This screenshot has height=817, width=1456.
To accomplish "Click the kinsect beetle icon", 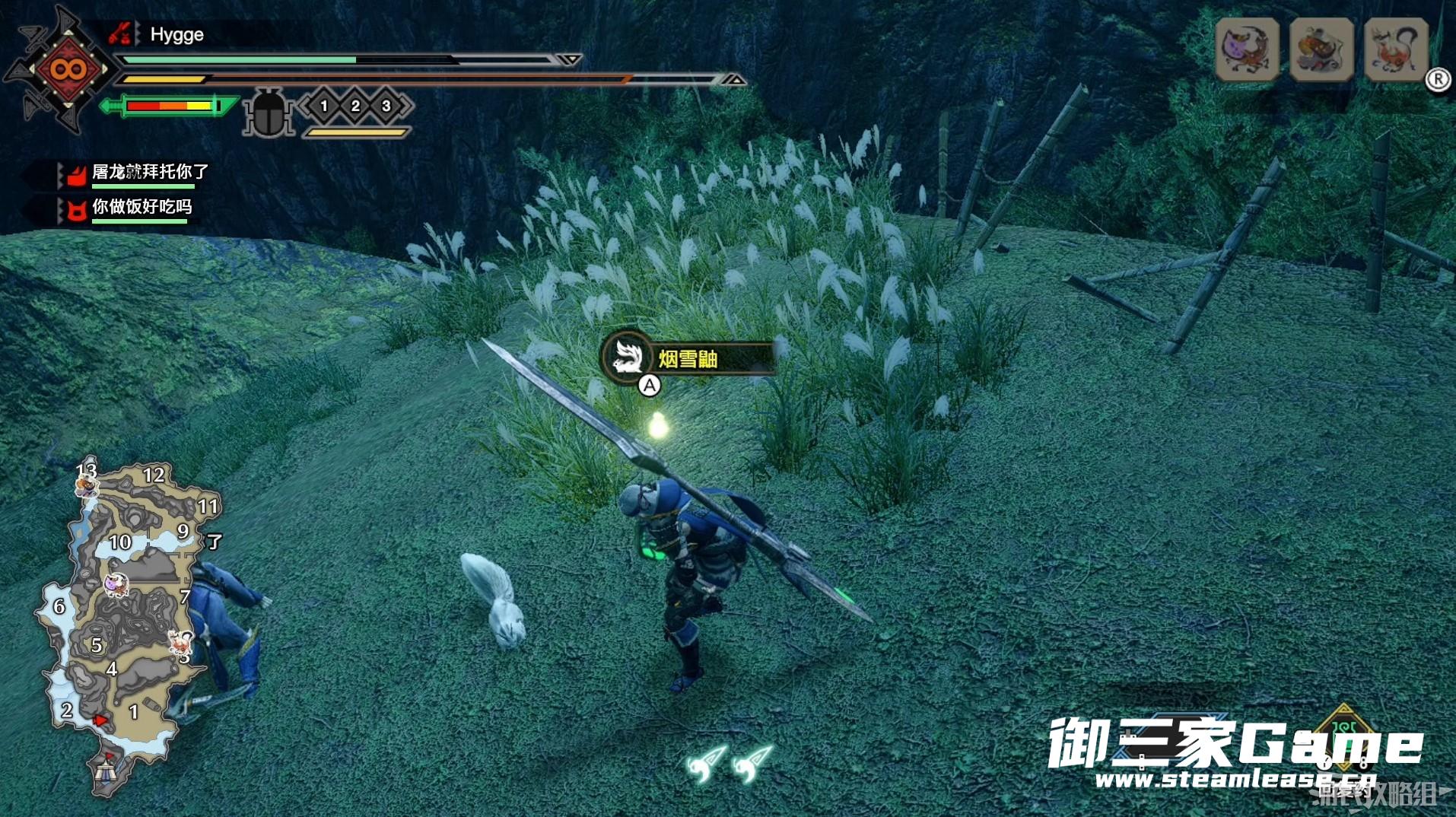I will pyautogui.click(x=268, y=113).
